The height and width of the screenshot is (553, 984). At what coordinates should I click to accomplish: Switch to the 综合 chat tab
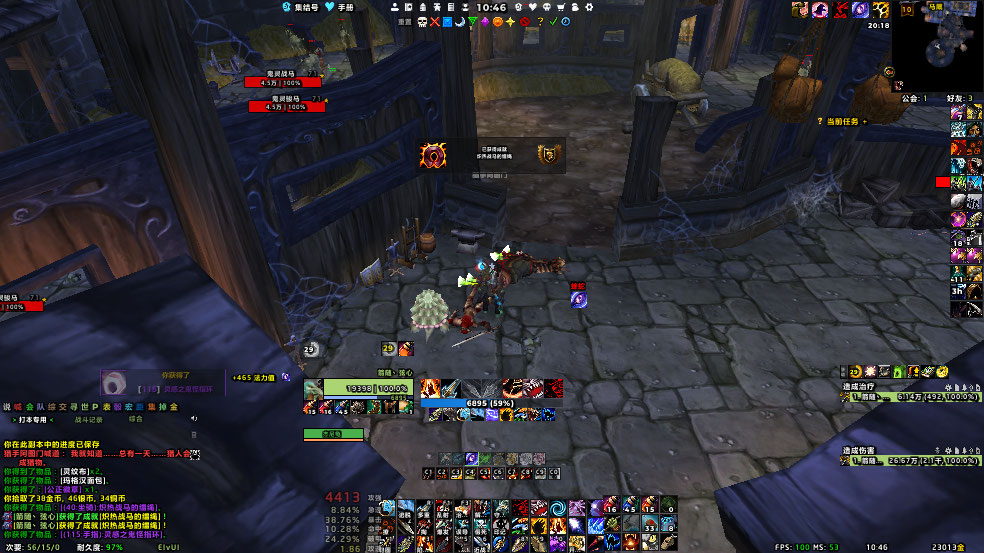pyautogui.click(x=137, y=420)
